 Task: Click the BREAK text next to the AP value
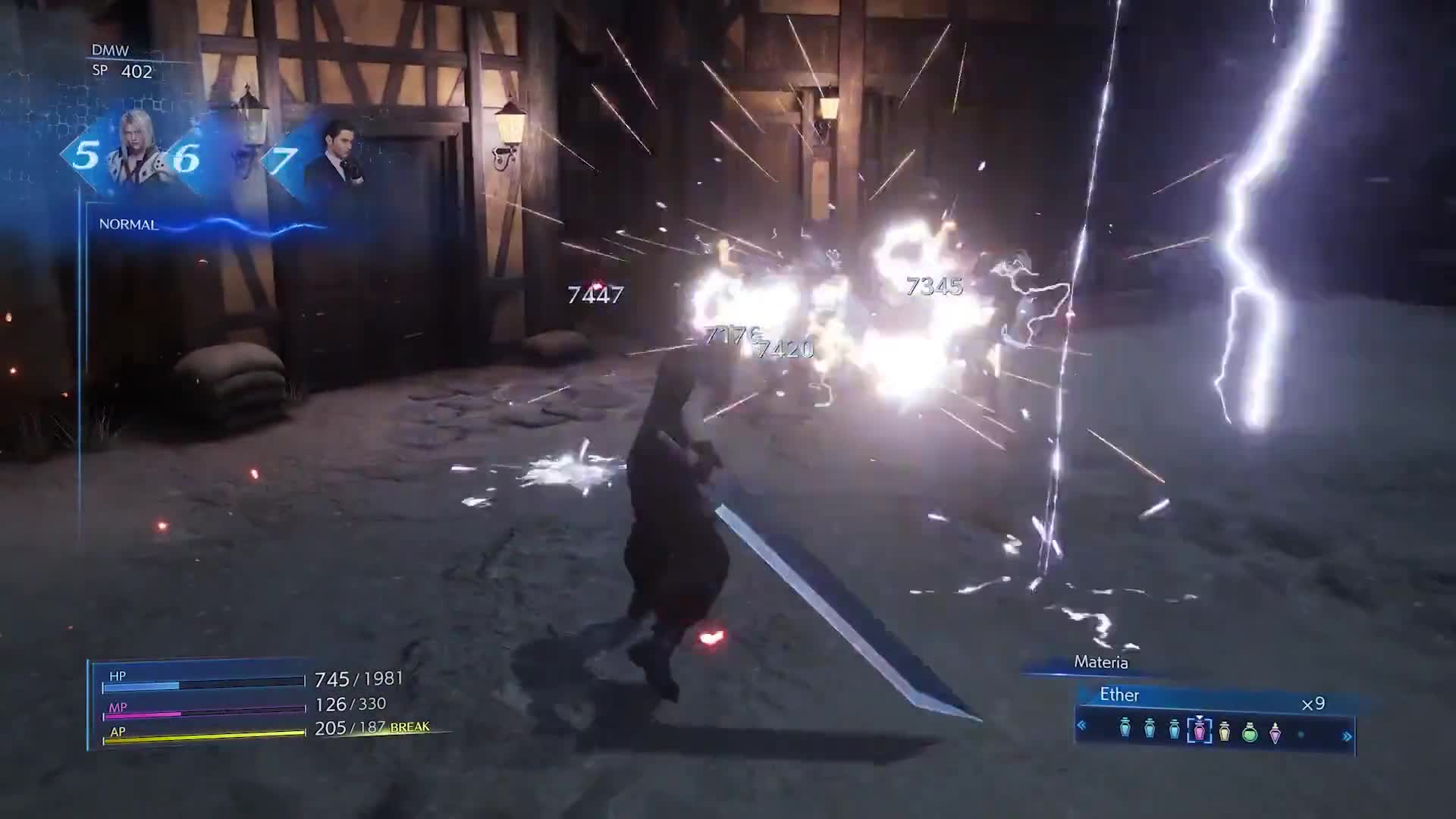point(410,726)
